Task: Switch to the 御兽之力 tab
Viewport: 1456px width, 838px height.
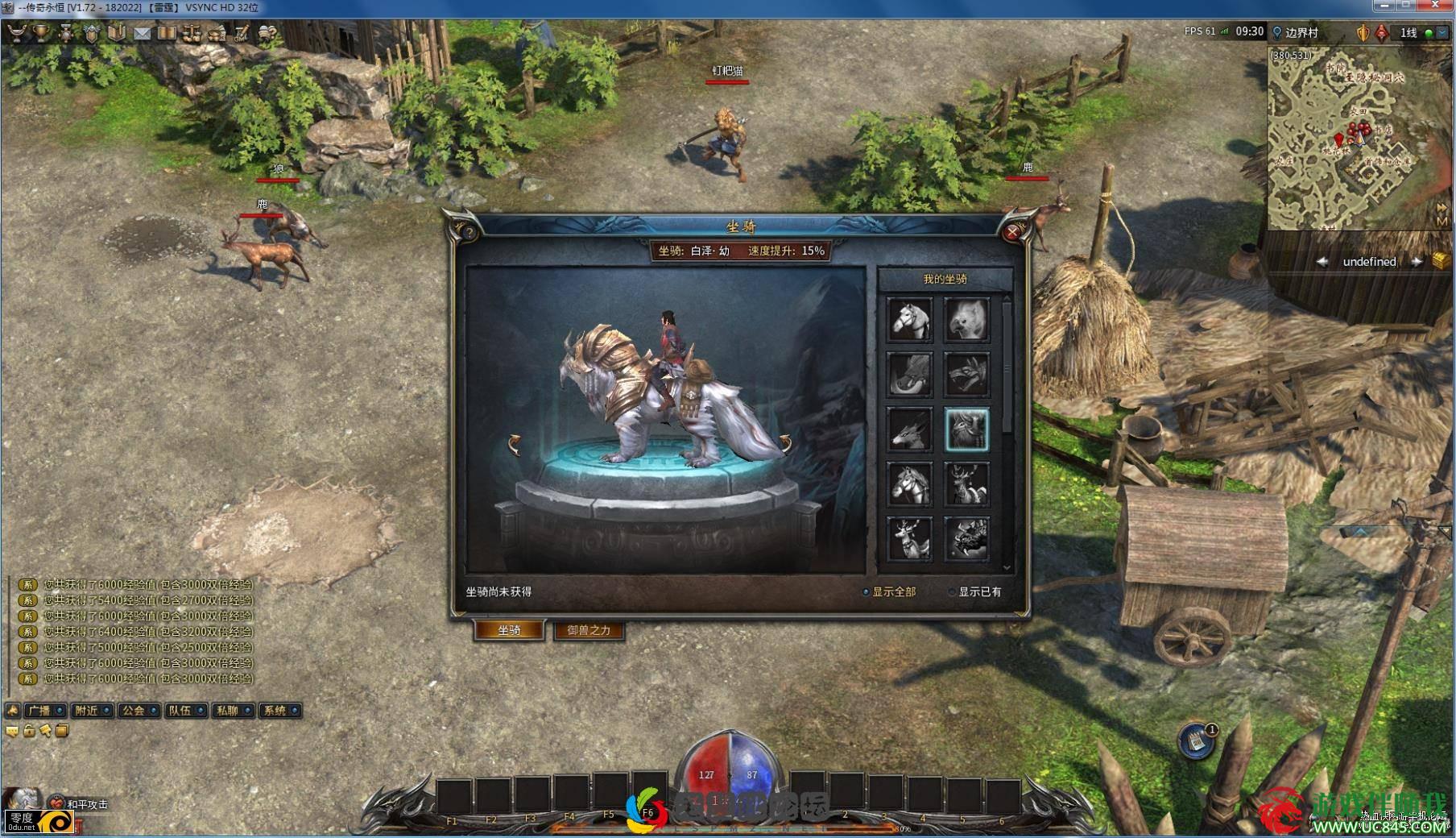Action: click(x=589, y=630)
